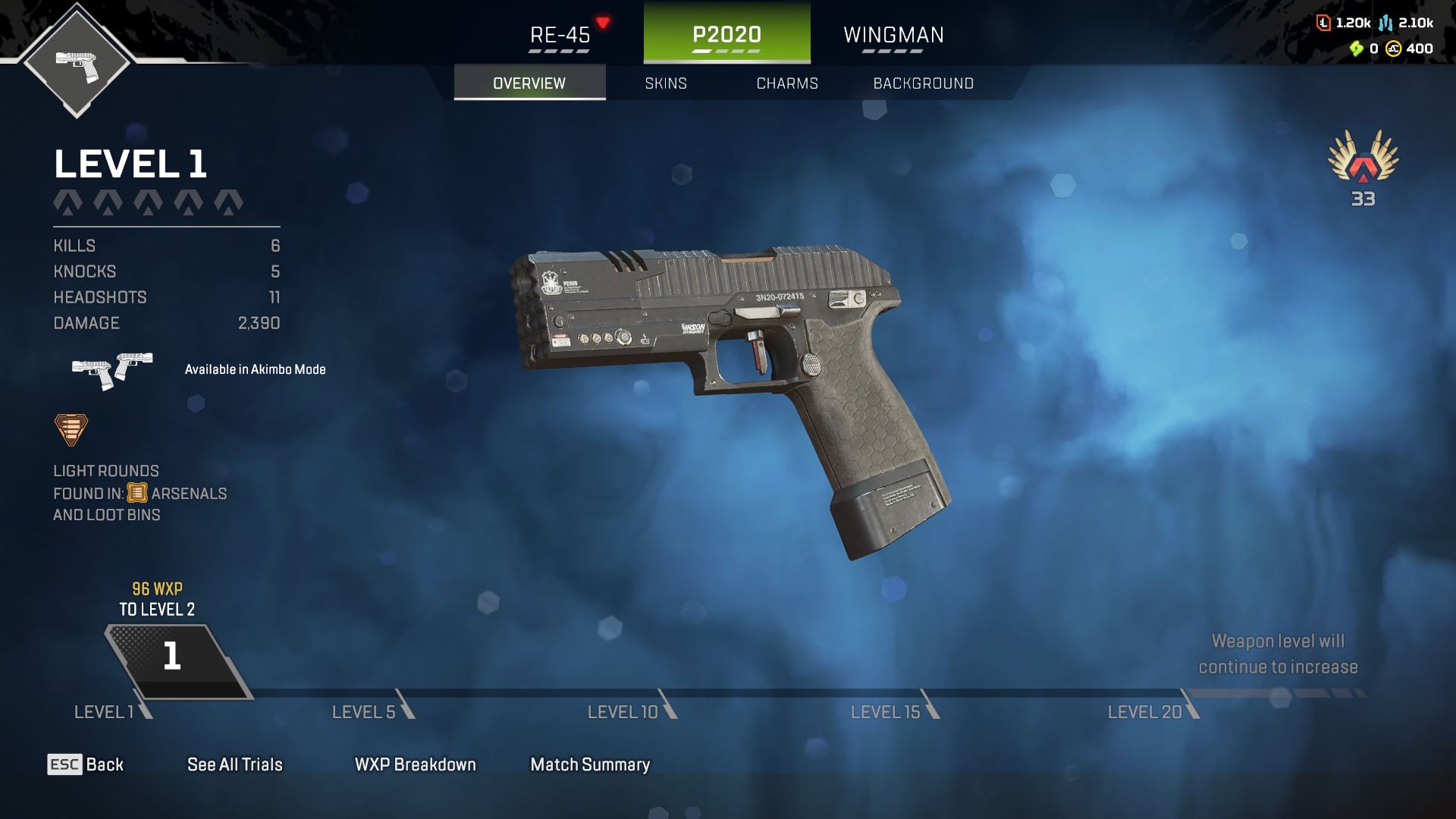The image size is (1456, 819).
Task: Click the current level 1 progress badge
Action: pyautogui.click(x=173, y=657)
